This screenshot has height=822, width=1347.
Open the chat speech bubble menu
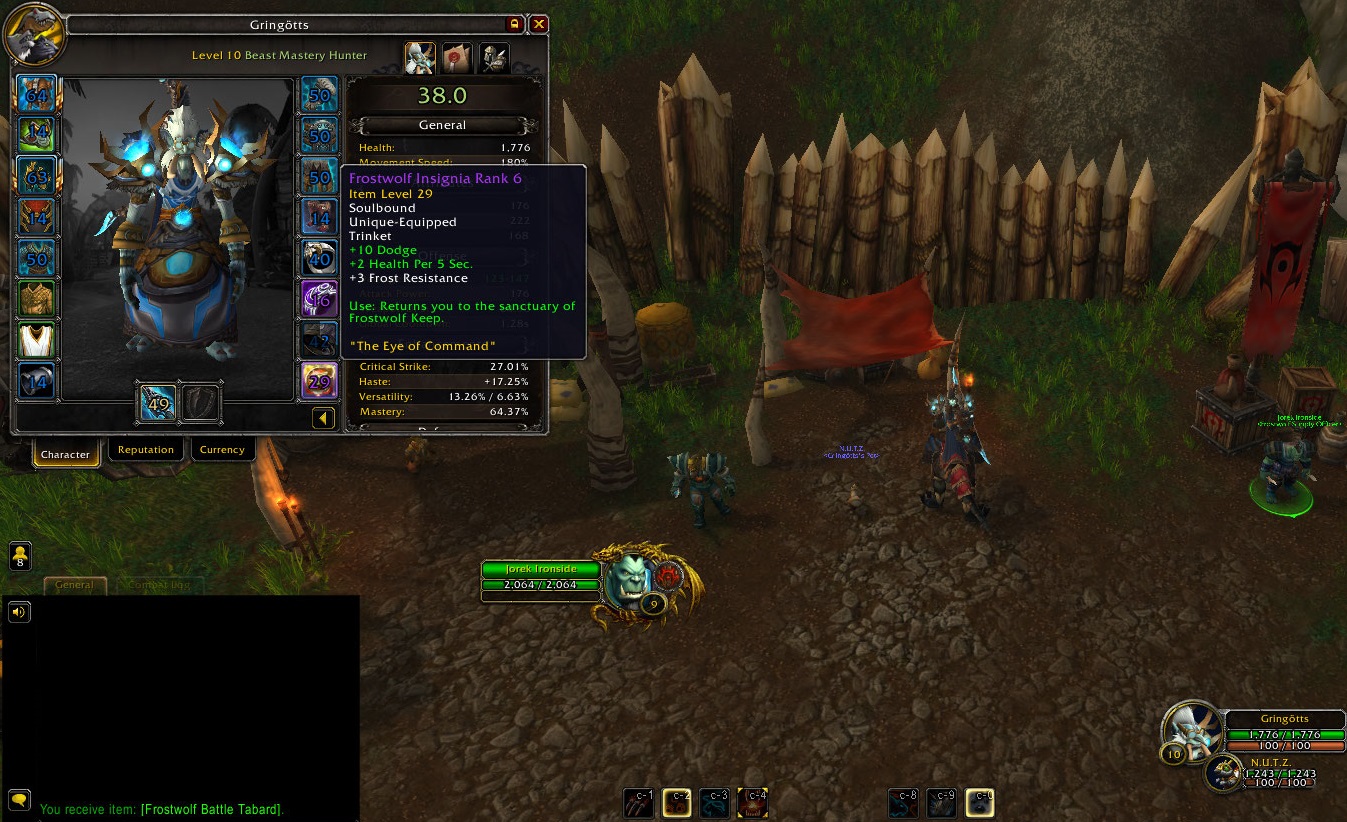(x=18, y=799)
